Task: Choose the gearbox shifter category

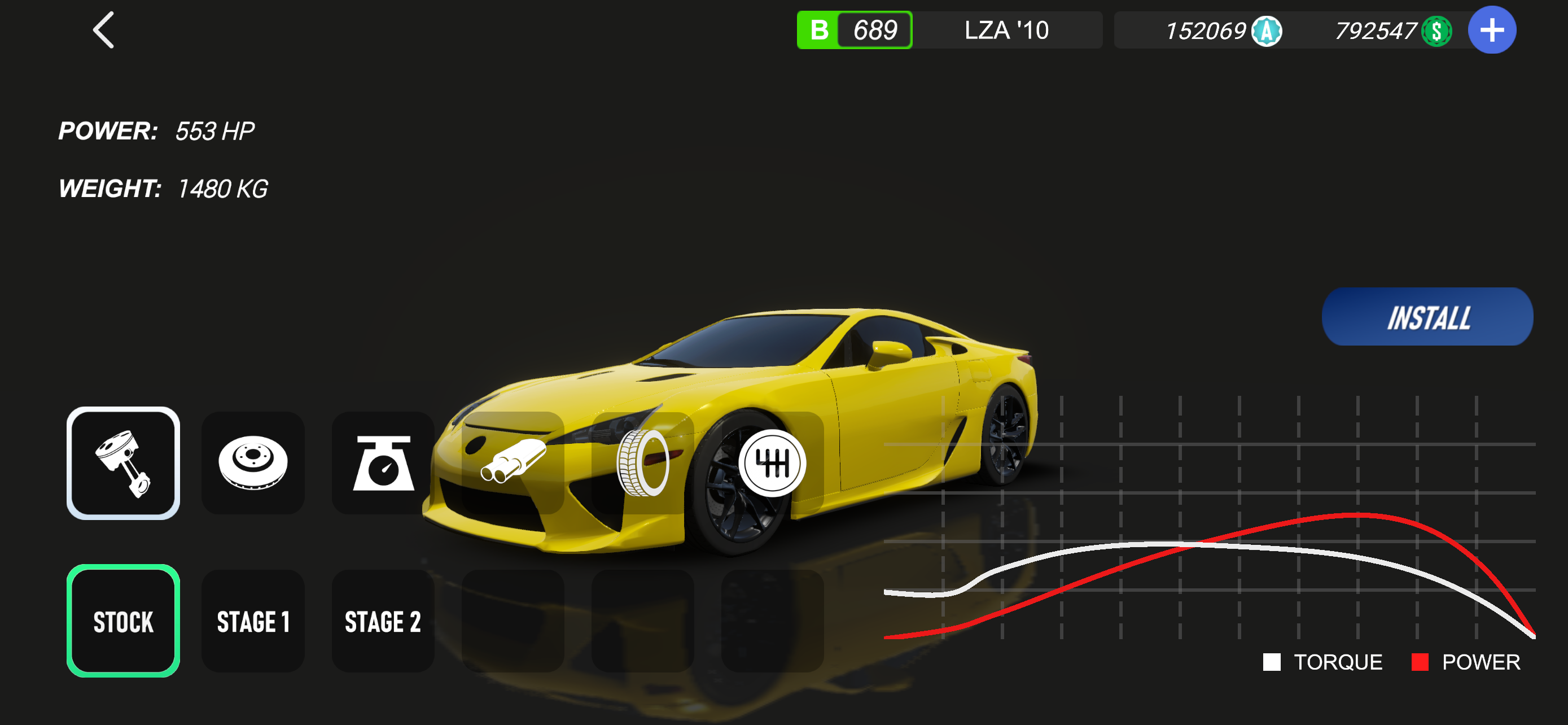Action: click(773, 463)
